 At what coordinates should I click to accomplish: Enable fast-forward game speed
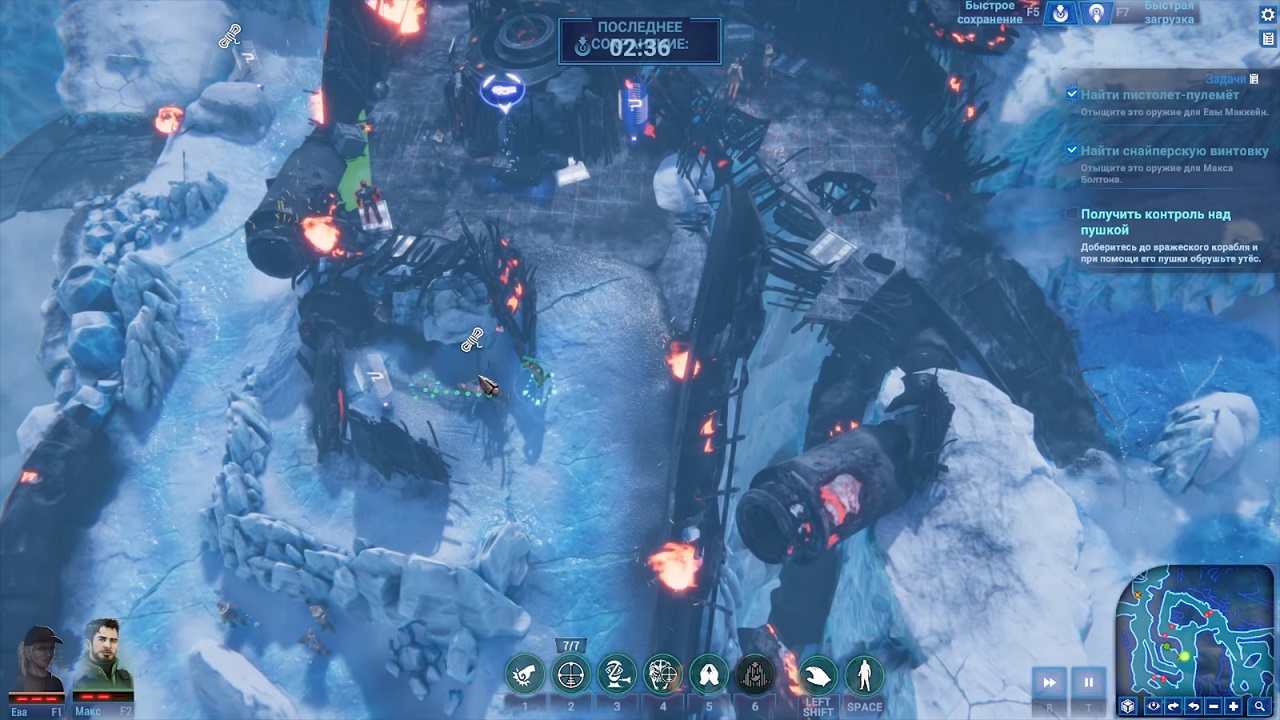1049,683
